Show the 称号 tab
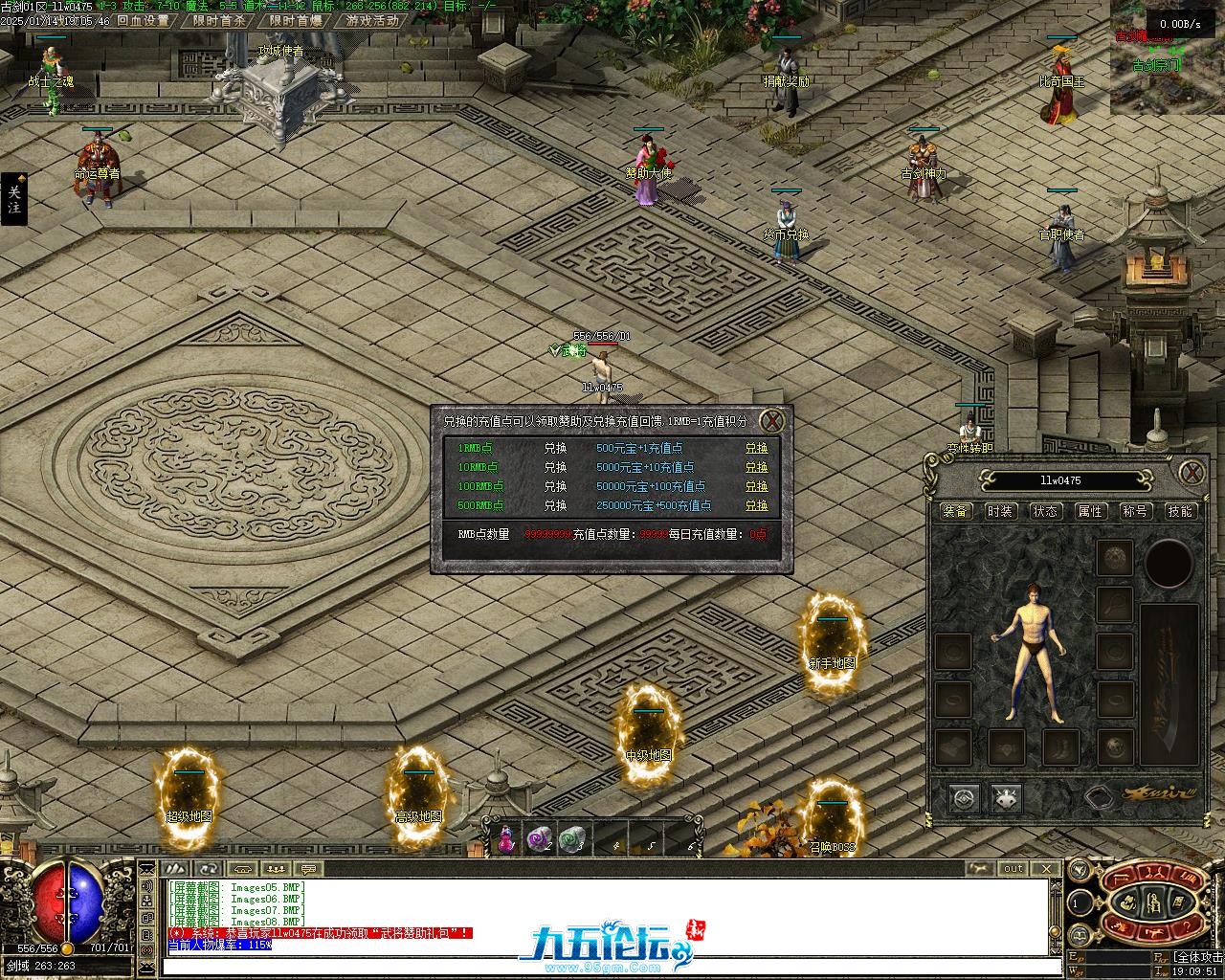Viewport: 1225px width, 980px height. [1135, 511]
